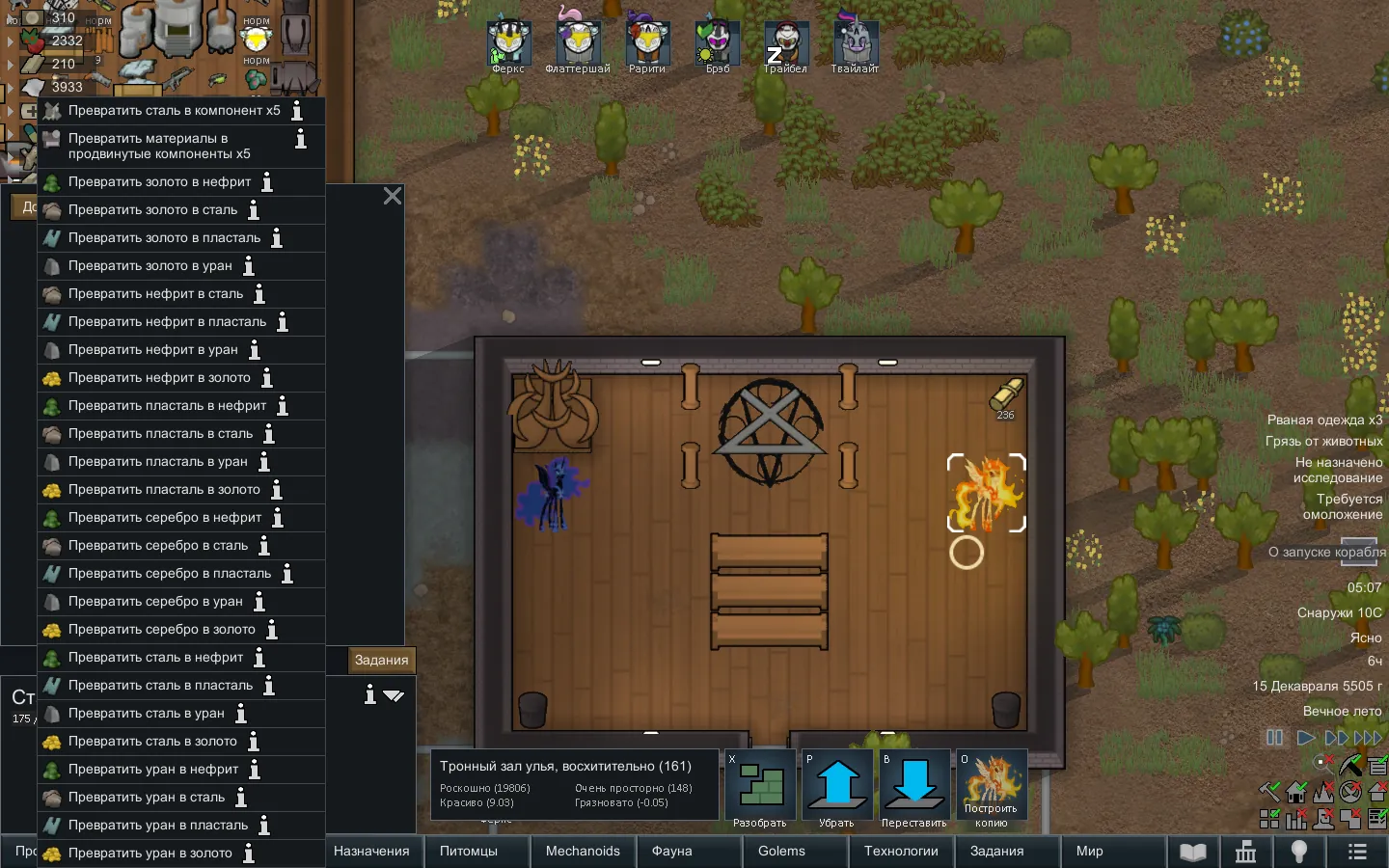Open the 'Рваная одежда x3' alert
This screenshot has width=1389, height=868.
click(1324, 420)
